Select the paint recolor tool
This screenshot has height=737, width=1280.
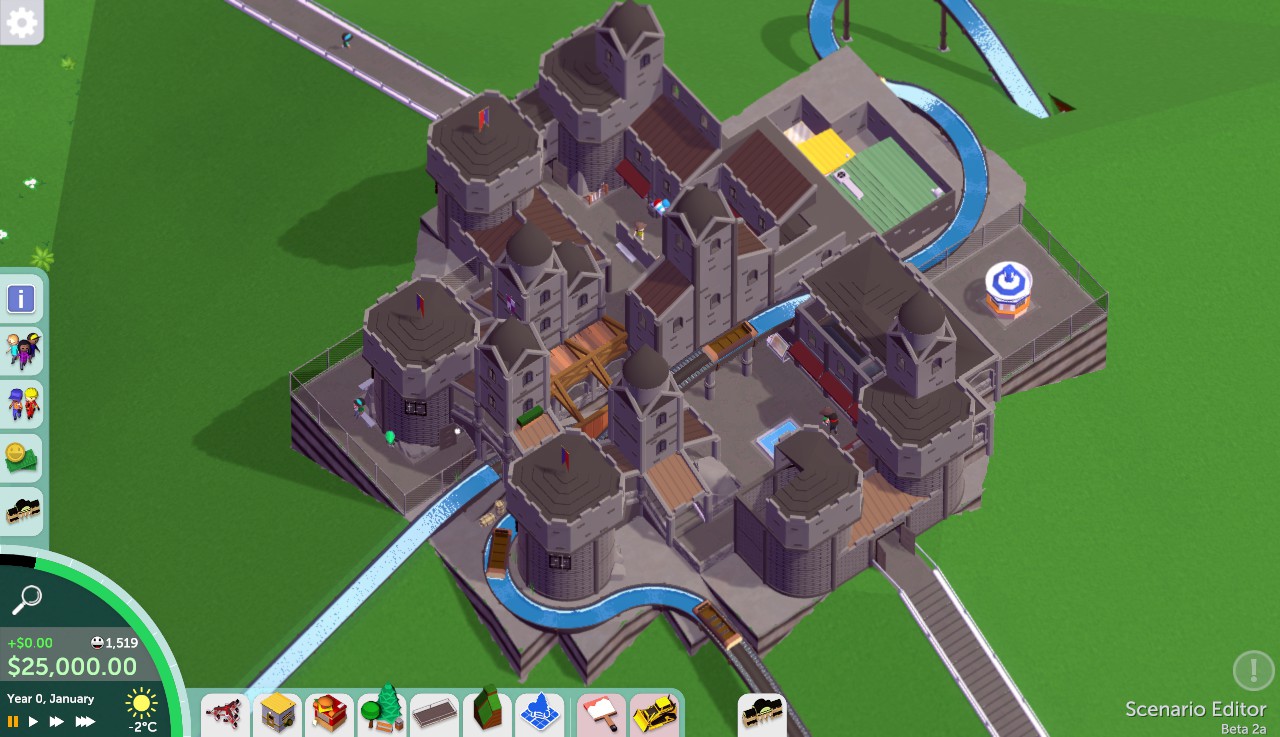point(601,714)
